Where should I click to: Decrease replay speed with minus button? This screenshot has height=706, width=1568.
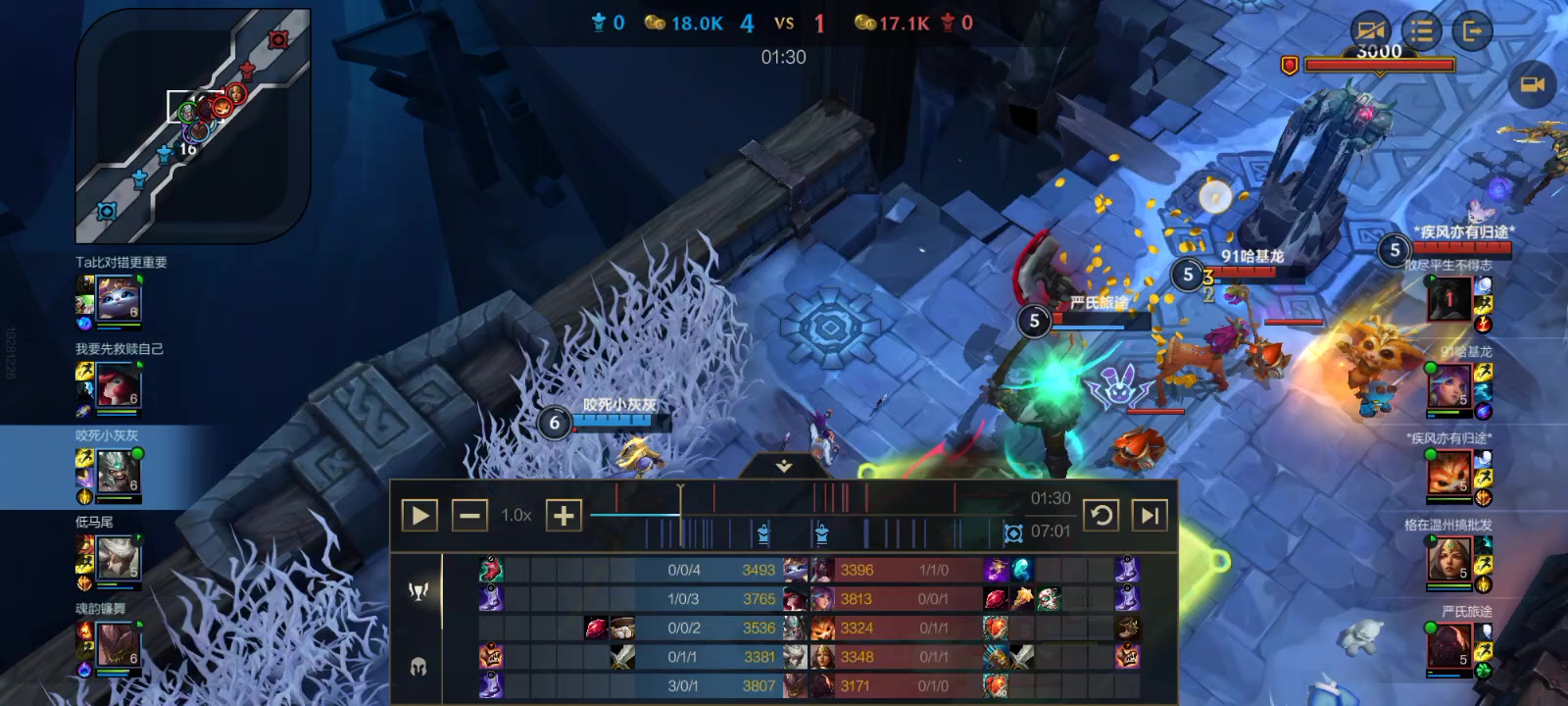469,515
